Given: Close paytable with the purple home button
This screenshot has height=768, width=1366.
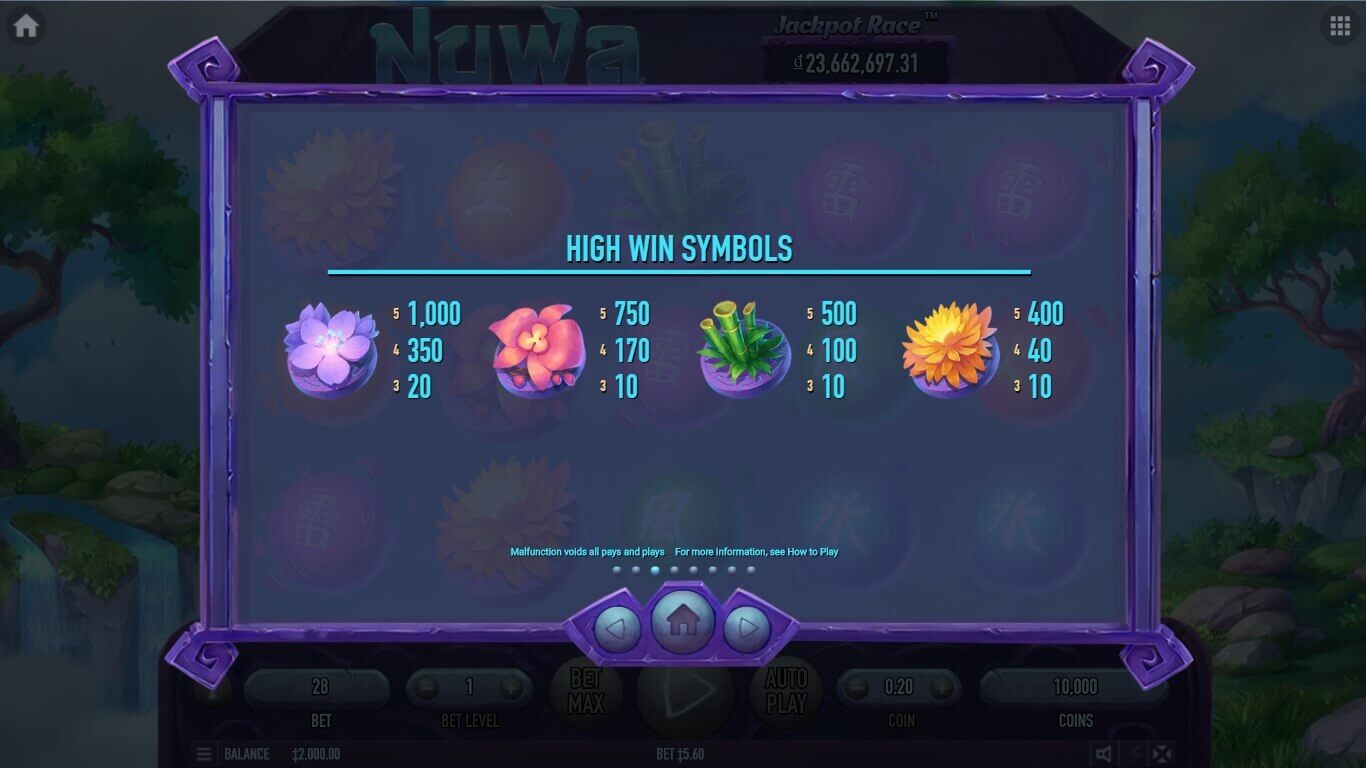Looking at the screenshot, I should point(682,622).
